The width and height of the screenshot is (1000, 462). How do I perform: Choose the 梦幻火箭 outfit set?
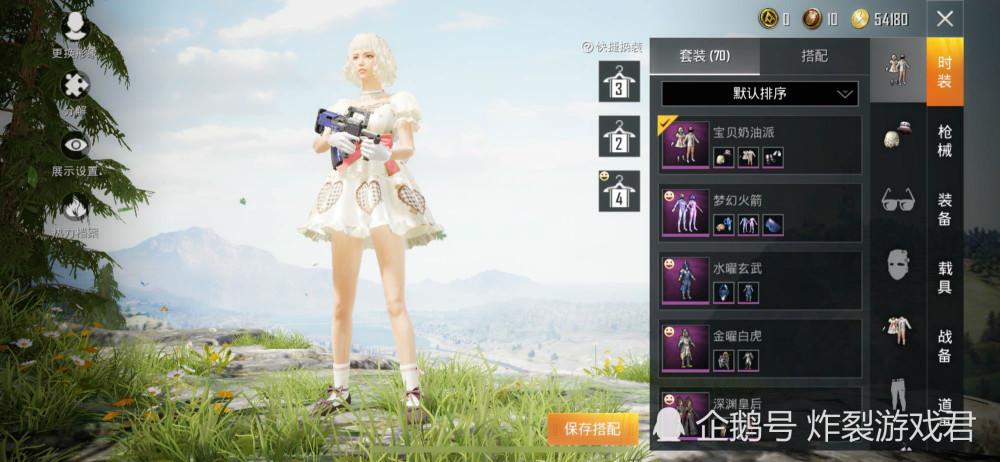tap(761, 213)
